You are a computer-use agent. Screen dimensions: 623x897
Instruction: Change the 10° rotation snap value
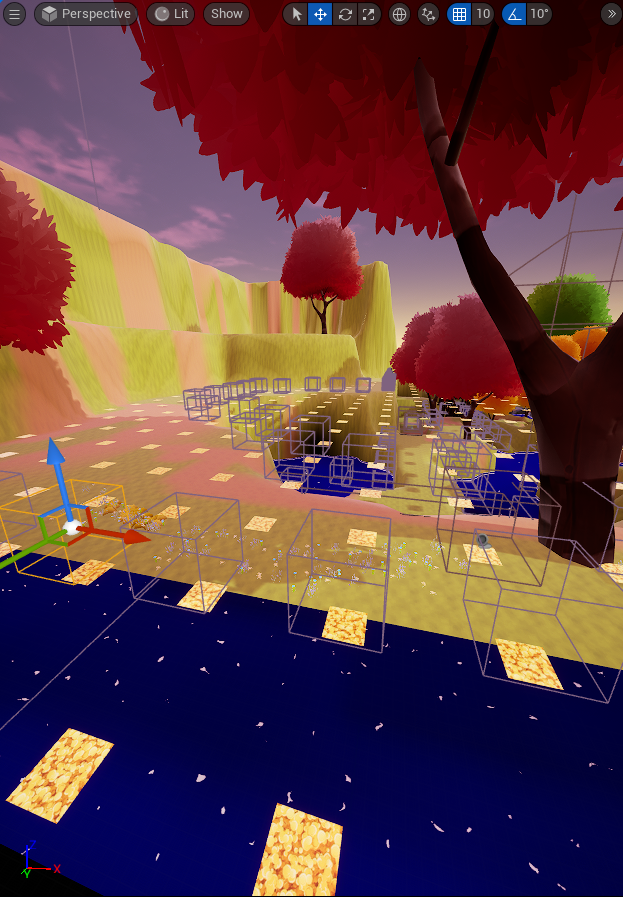point(539,14)
